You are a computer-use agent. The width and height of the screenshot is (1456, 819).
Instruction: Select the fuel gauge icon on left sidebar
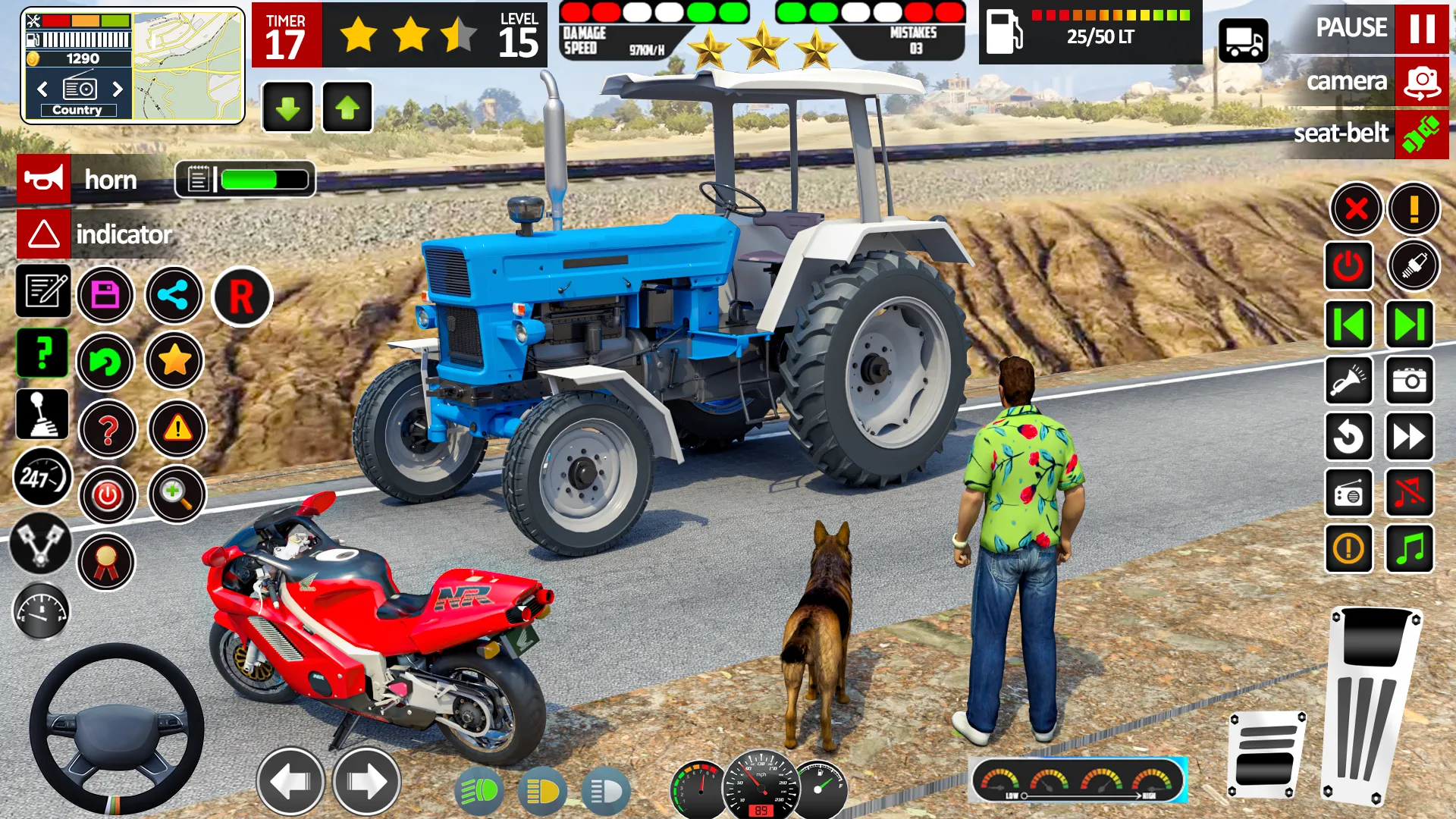pos(42,611)
